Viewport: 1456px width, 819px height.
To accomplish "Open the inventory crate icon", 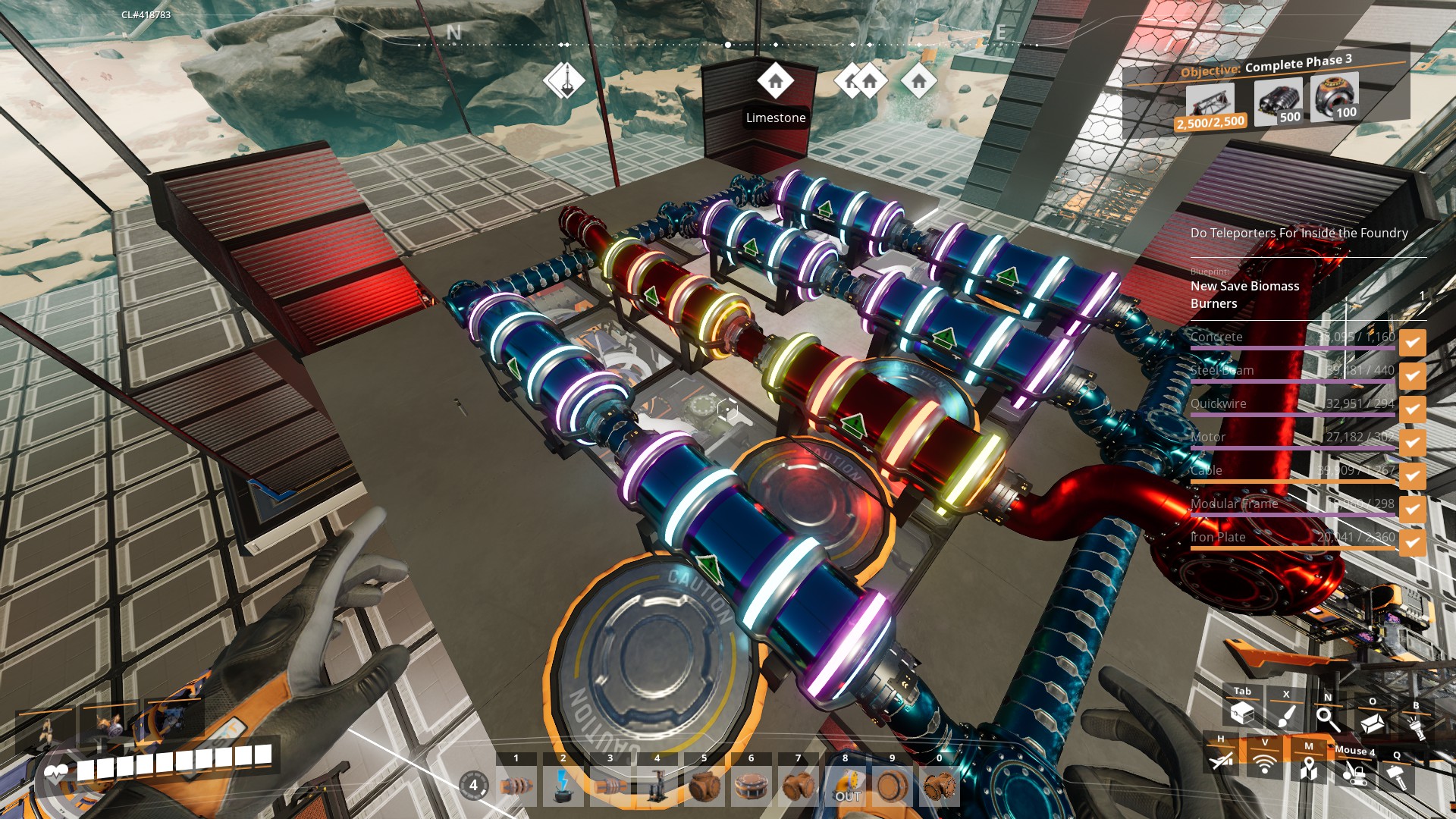I will tap(1242, 713).
